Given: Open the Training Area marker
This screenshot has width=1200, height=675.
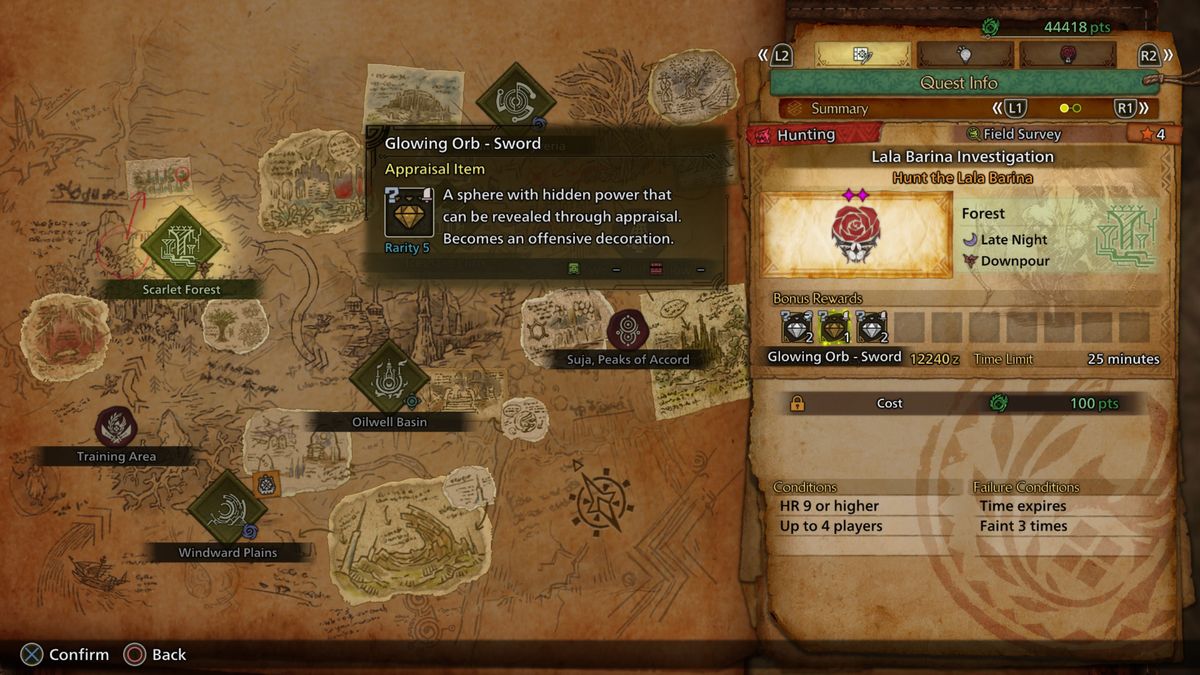Looking at the screenshot, I should [116, 427].
